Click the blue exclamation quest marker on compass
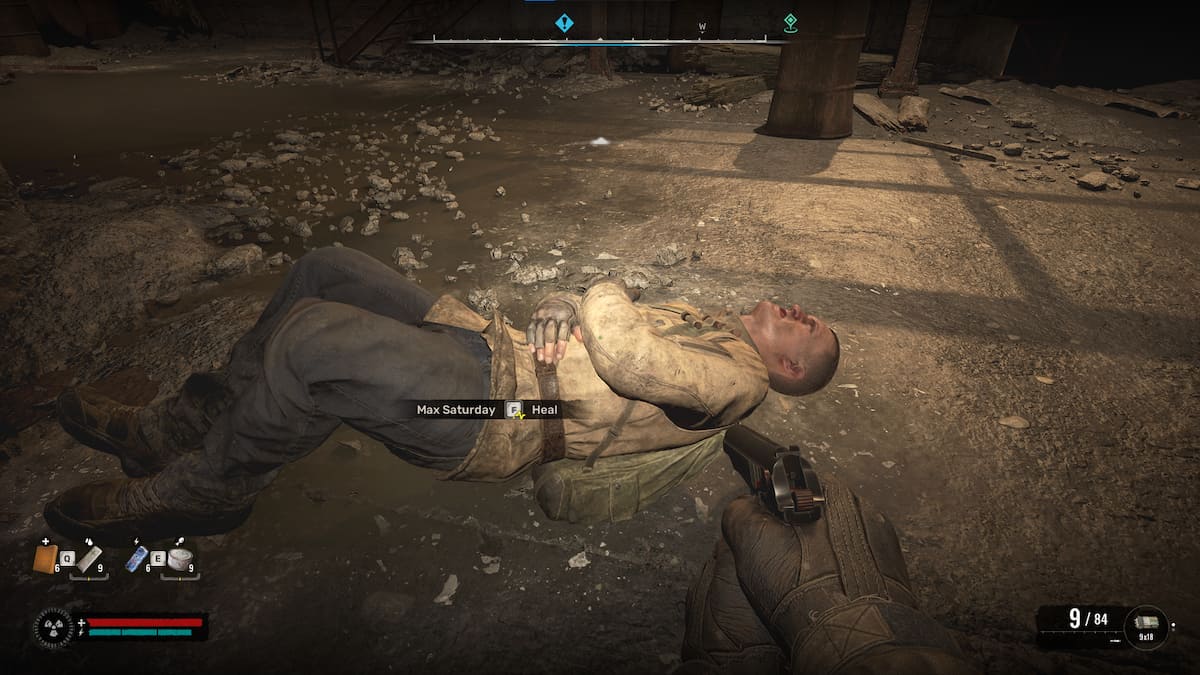 tap(564, 22)
